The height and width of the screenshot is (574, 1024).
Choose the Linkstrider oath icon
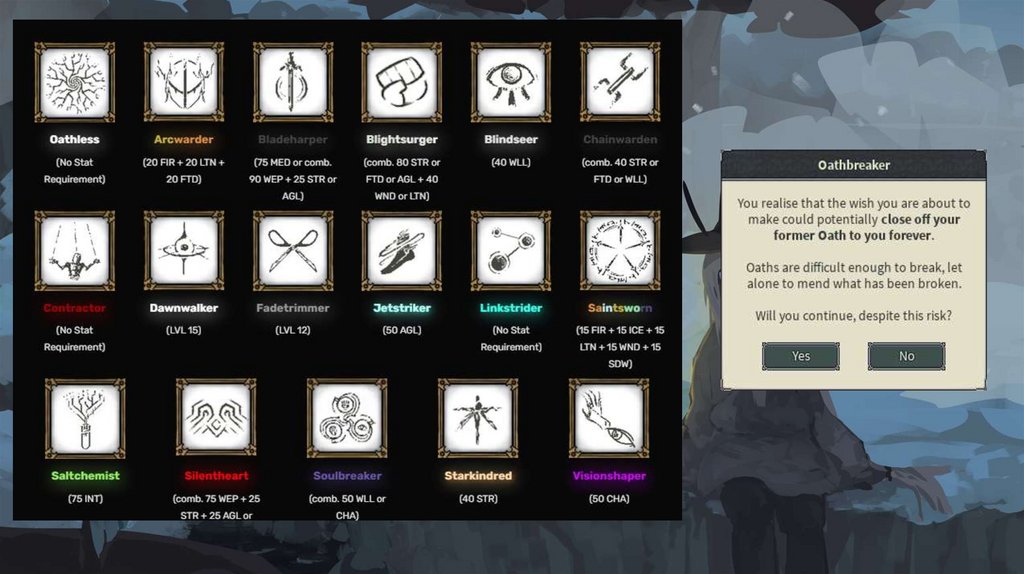[511, 250]
